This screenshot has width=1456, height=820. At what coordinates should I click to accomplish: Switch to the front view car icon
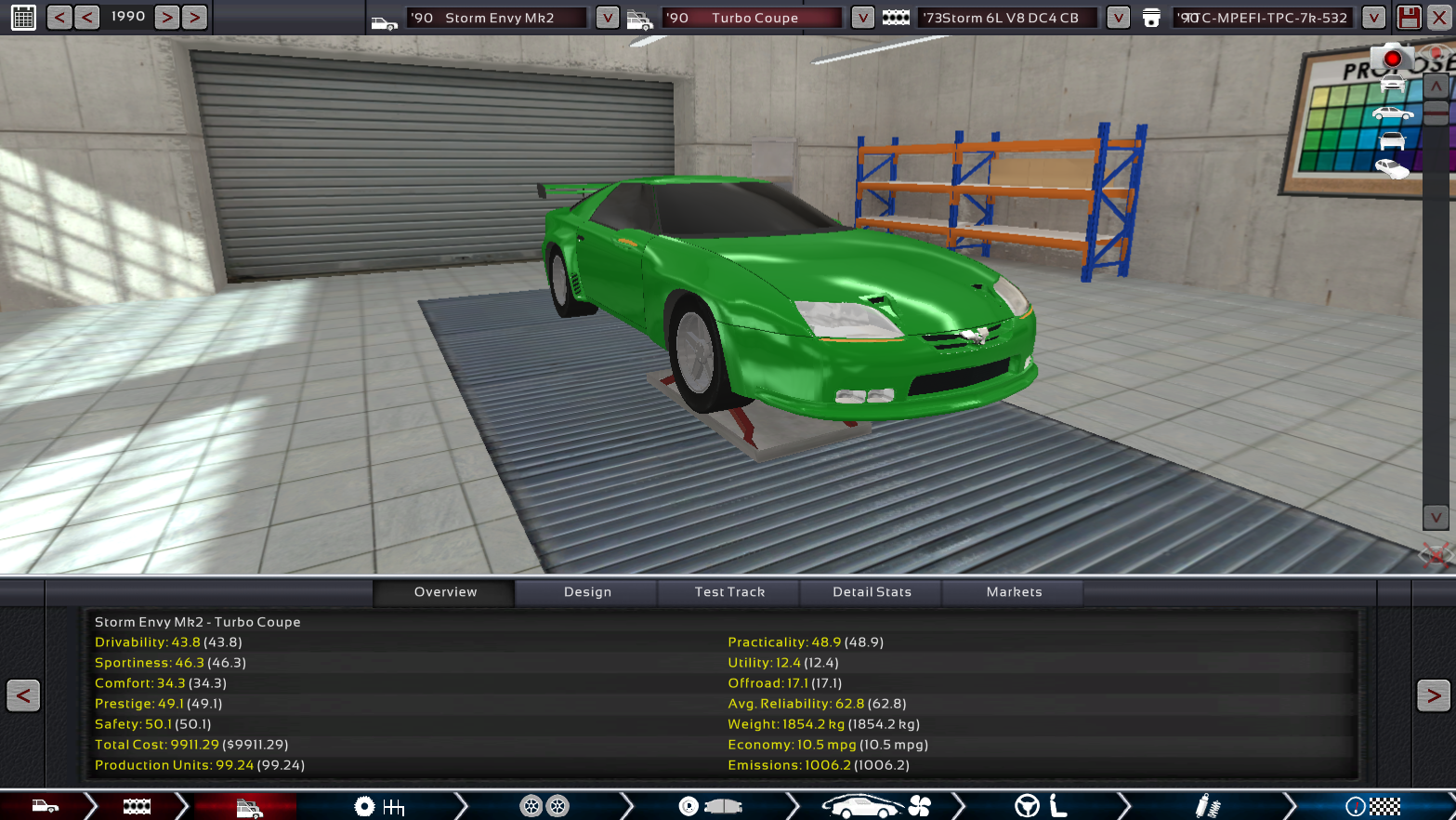click(x=1392, y=85)
